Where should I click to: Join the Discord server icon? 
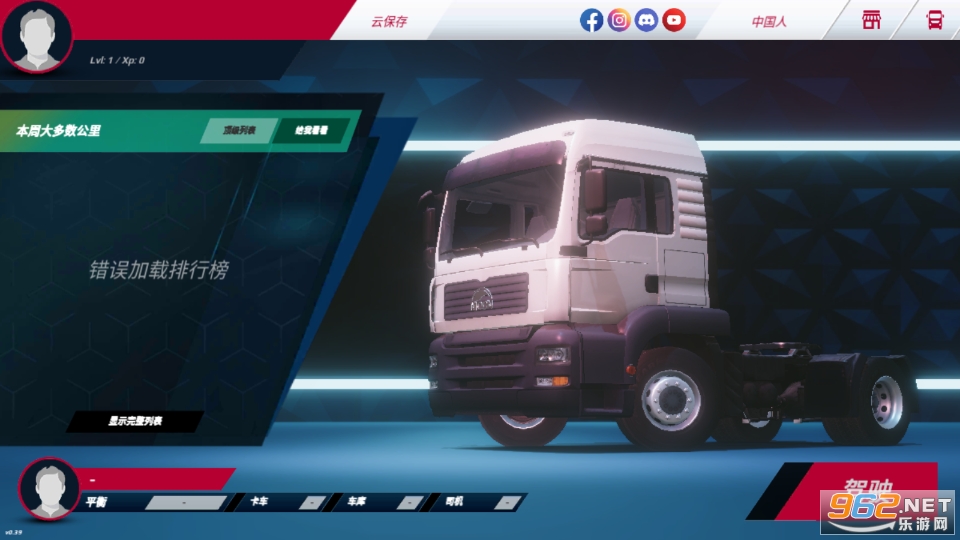(x=647, y=20)
